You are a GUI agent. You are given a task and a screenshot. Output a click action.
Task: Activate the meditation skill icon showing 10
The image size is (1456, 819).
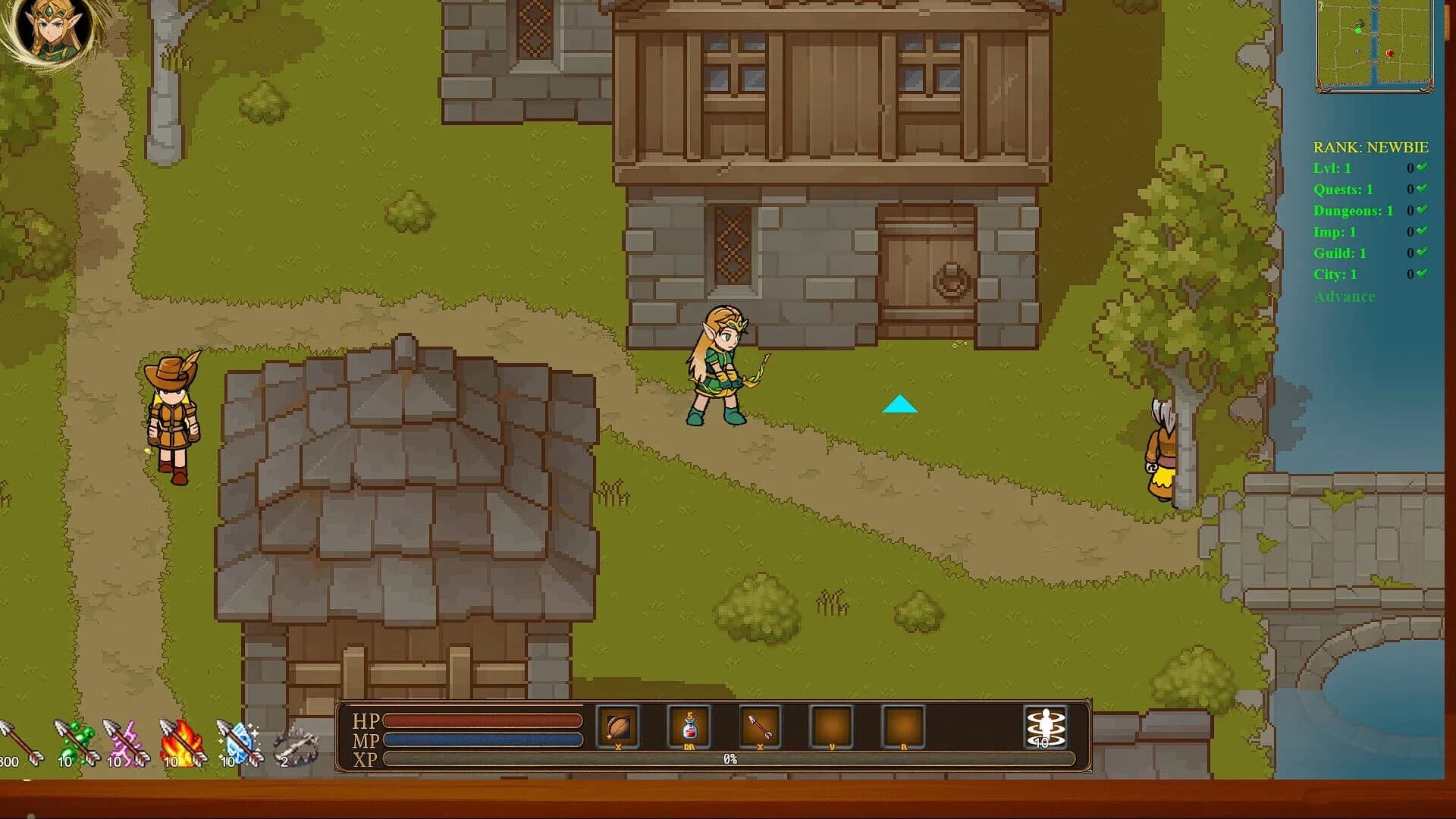(1045, 726)
